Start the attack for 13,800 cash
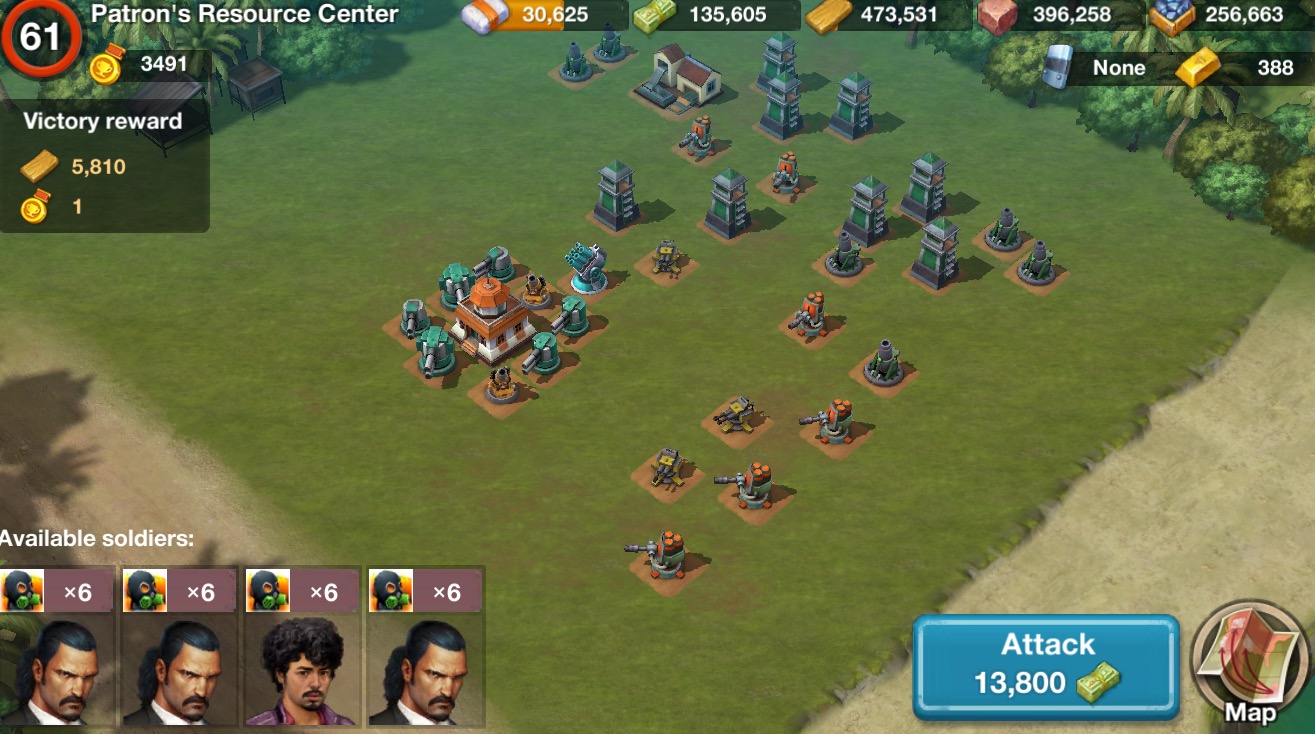Image resolution: width=1315 pixels, height=734 pixels. tap(1046, 666)
